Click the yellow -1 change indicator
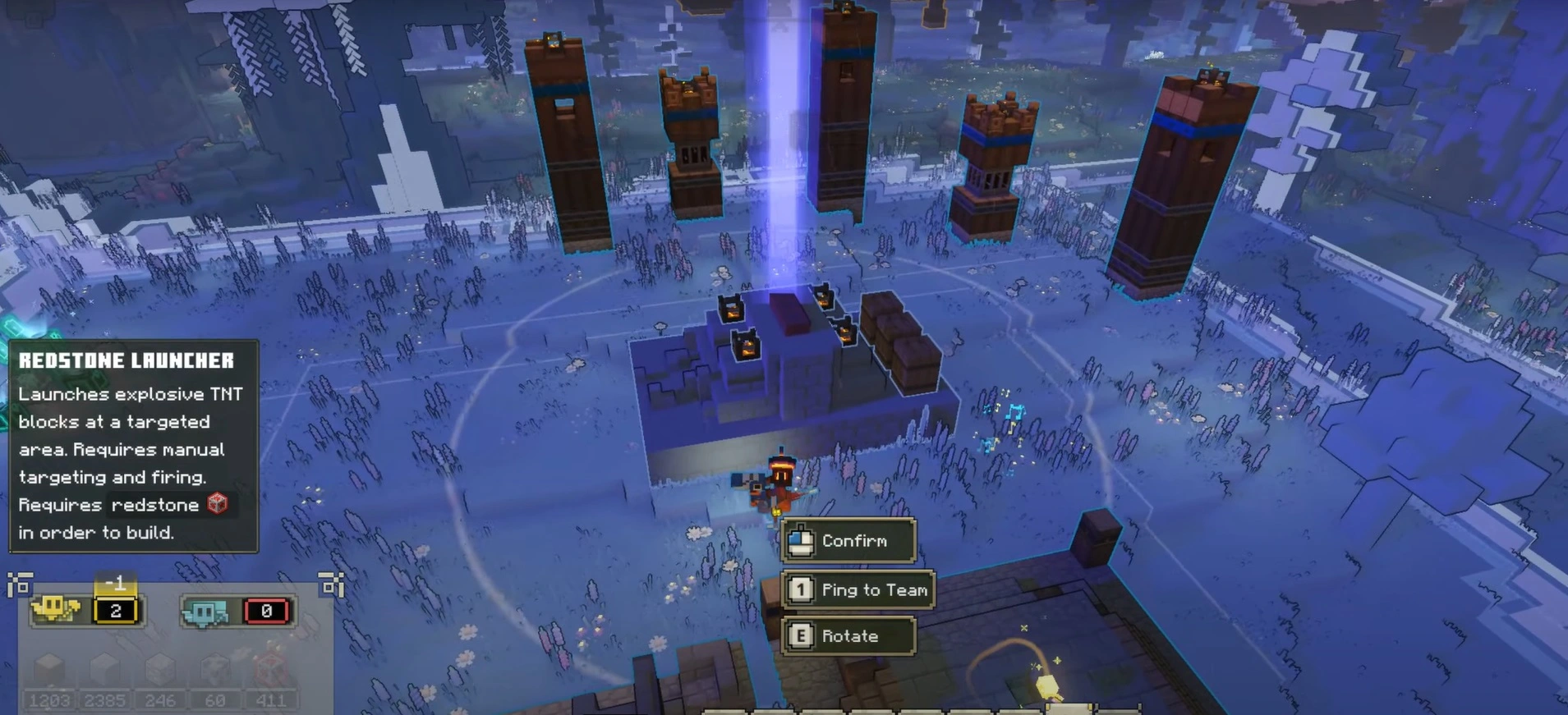The image size is (1568, 715). click(x=114, y=584)
